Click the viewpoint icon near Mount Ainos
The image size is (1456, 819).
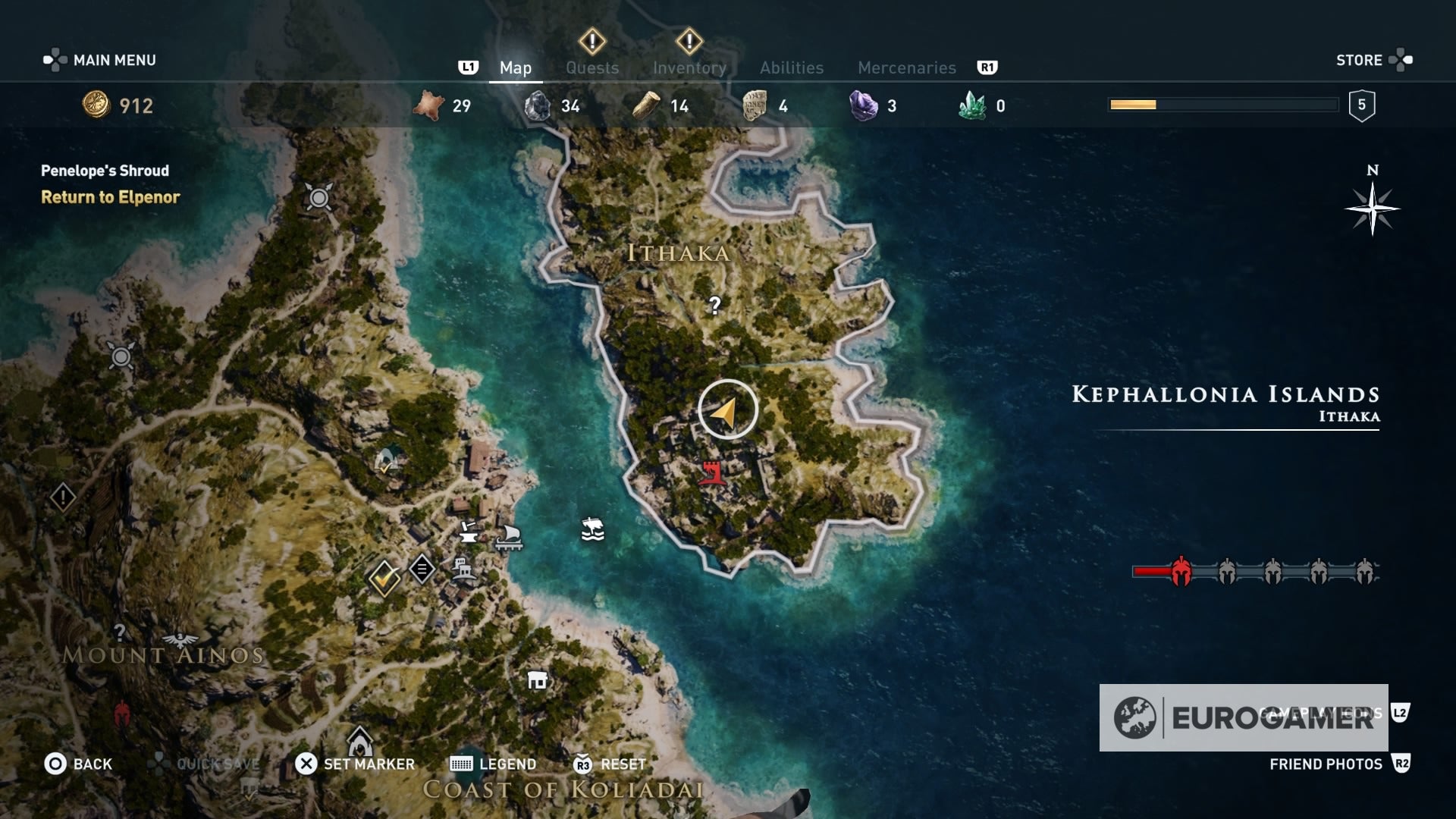(180, 639)
